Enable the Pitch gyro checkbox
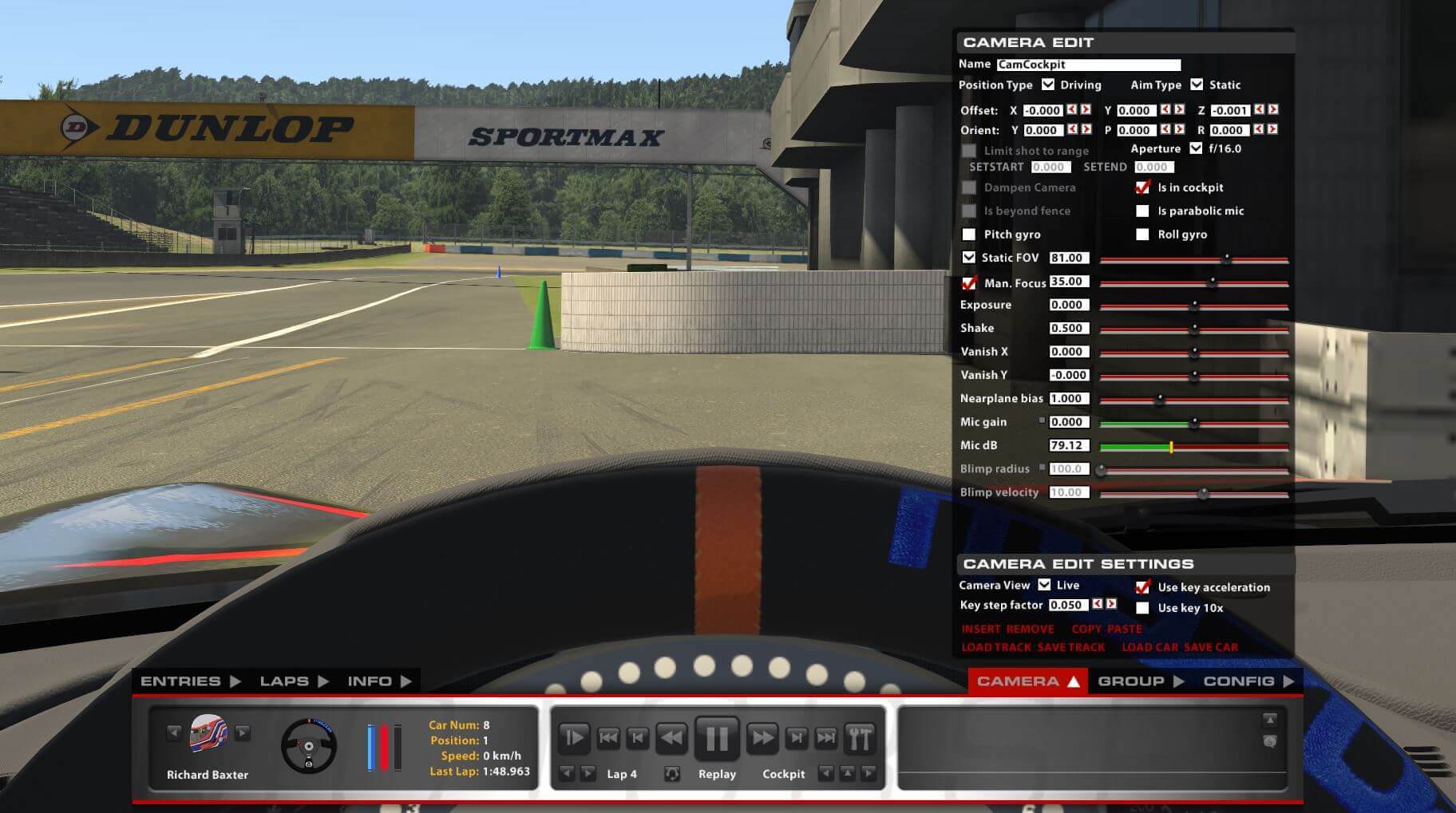Image resolution: width=1456 pixels, height=813 pixels. (x=970, y=234)
